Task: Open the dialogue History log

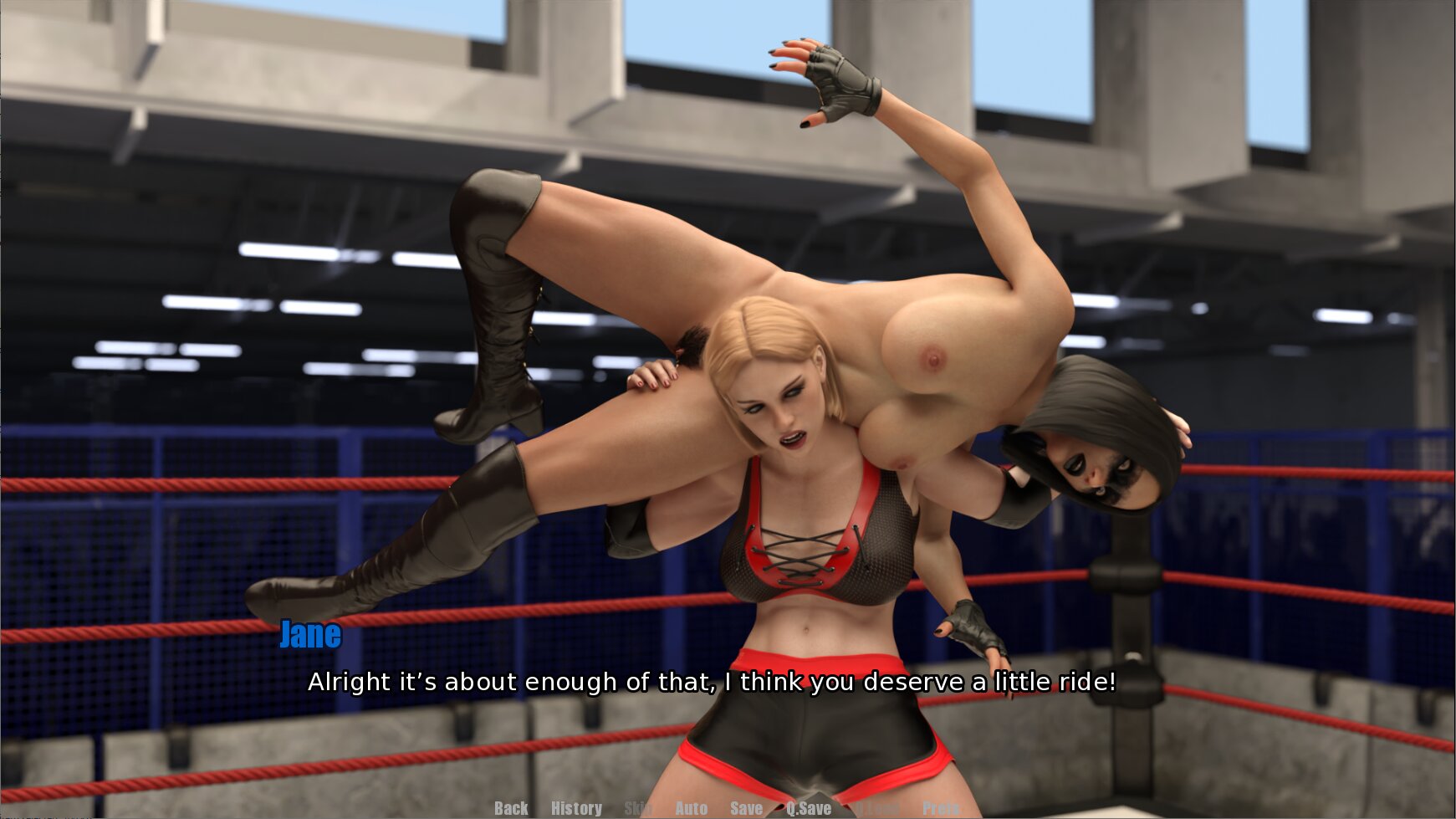Action: 576,808
